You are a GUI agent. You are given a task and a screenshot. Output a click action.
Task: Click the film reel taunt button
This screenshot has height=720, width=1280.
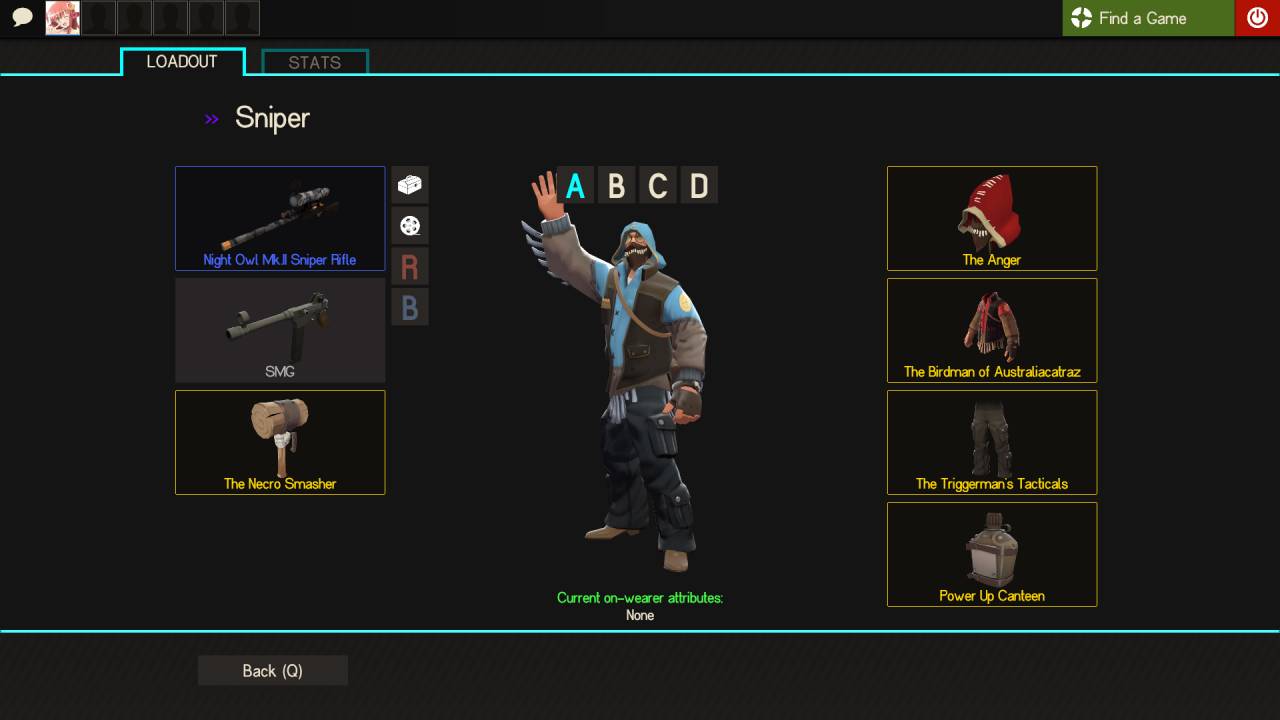(410, 226)
